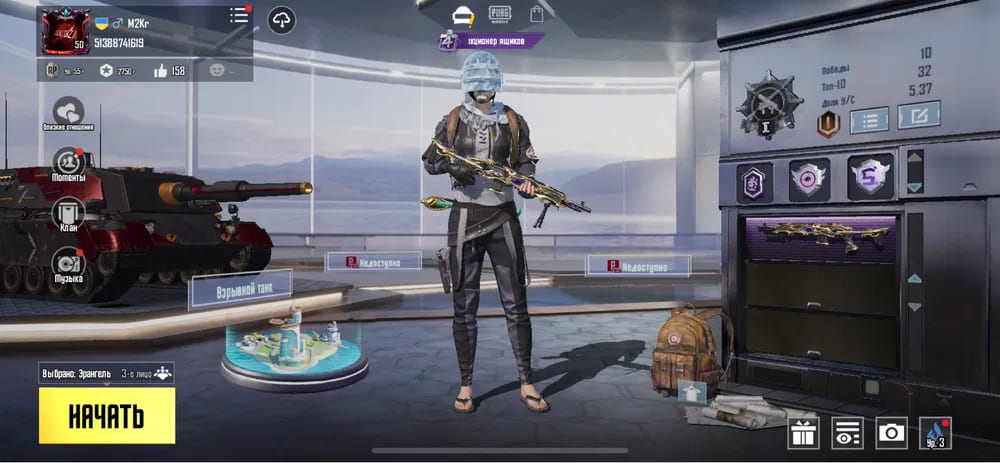
Task: Open Близкие отношения hearts icon
Action: [x=68, y=112]
